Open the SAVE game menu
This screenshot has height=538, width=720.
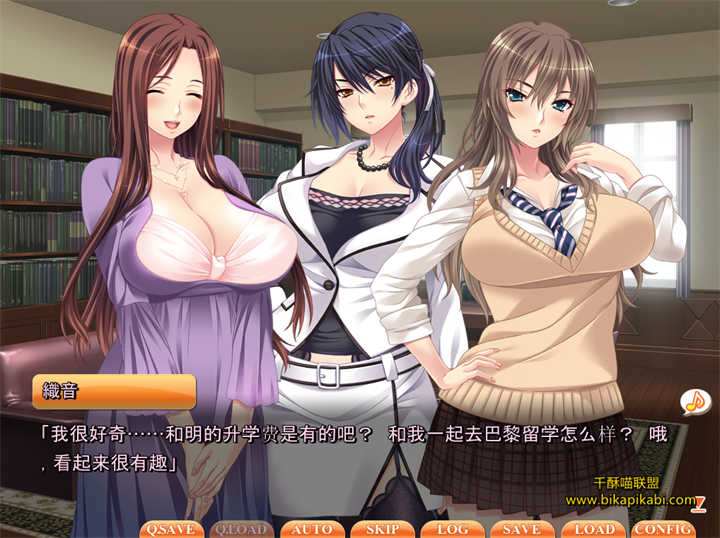coord(522,529)
